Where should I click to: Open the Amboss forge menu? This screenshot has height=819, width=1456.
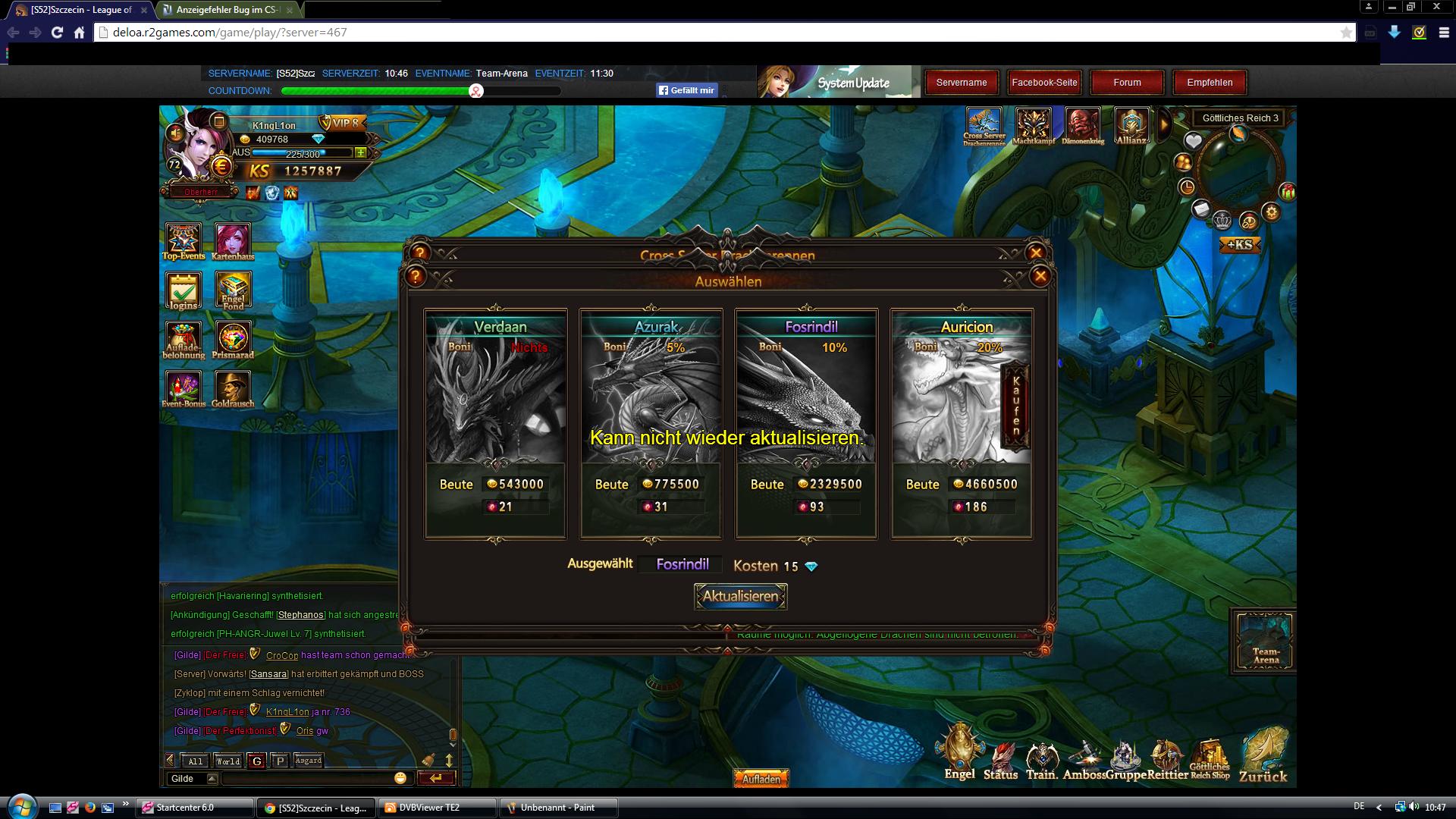pyautogui.click(x=1084, y=758)
